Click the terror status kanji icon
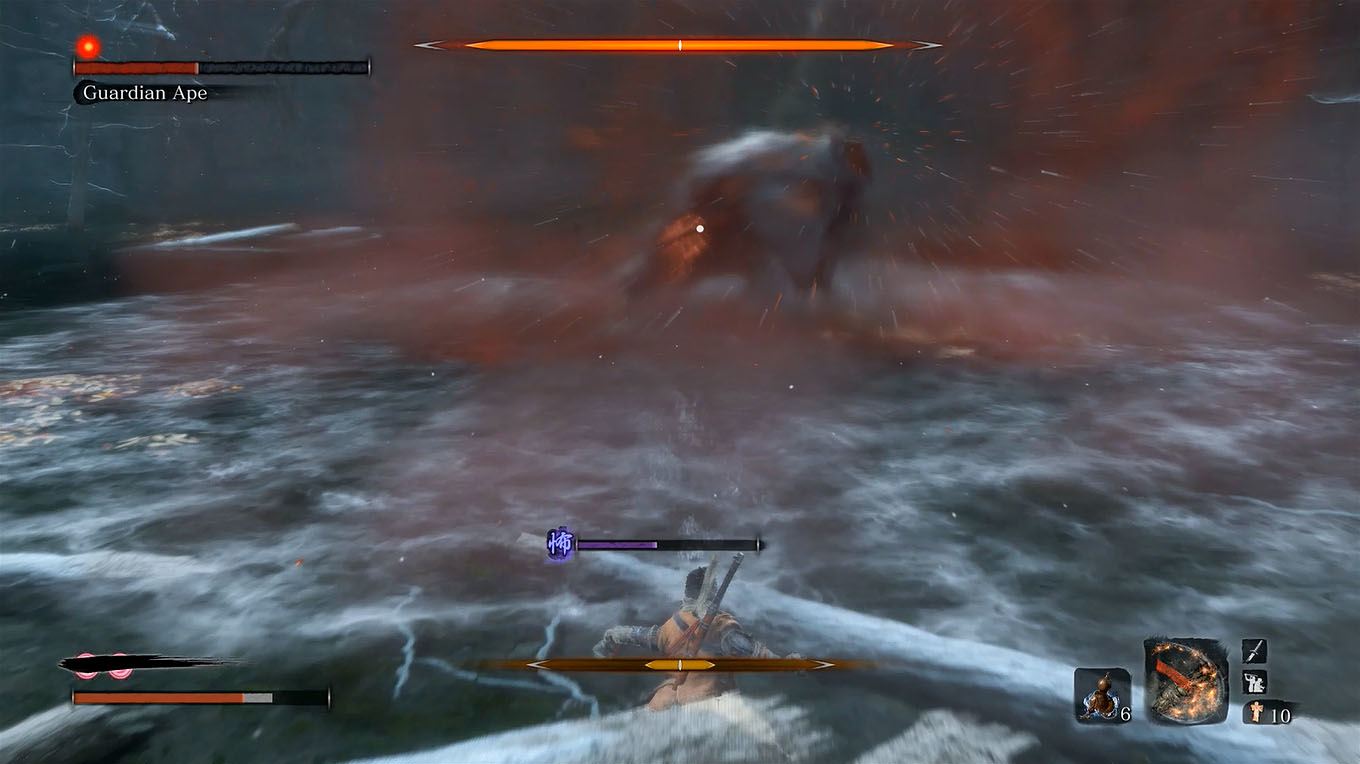Image resolution: width=1360 pixels, height=764 pixels. coord(560,543)
